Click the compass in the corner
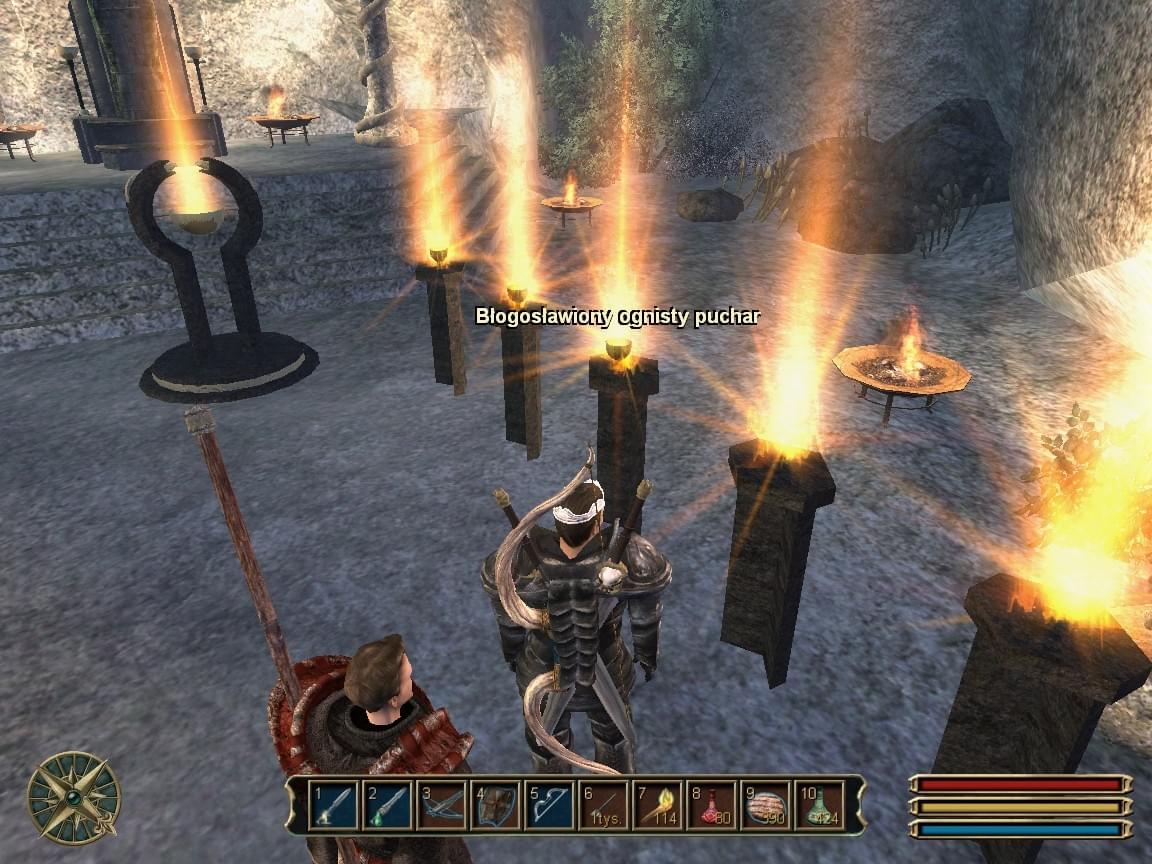 (x=74, y=797)
